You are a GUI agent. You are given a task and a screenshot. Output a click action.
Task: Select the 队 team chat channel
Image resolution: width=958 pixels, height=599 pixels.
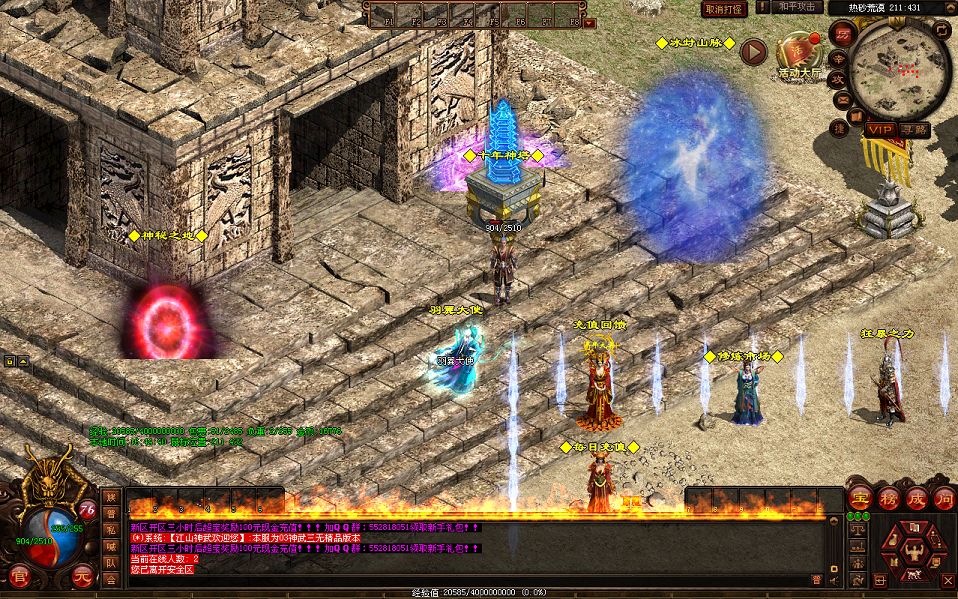tap(111, 562)
